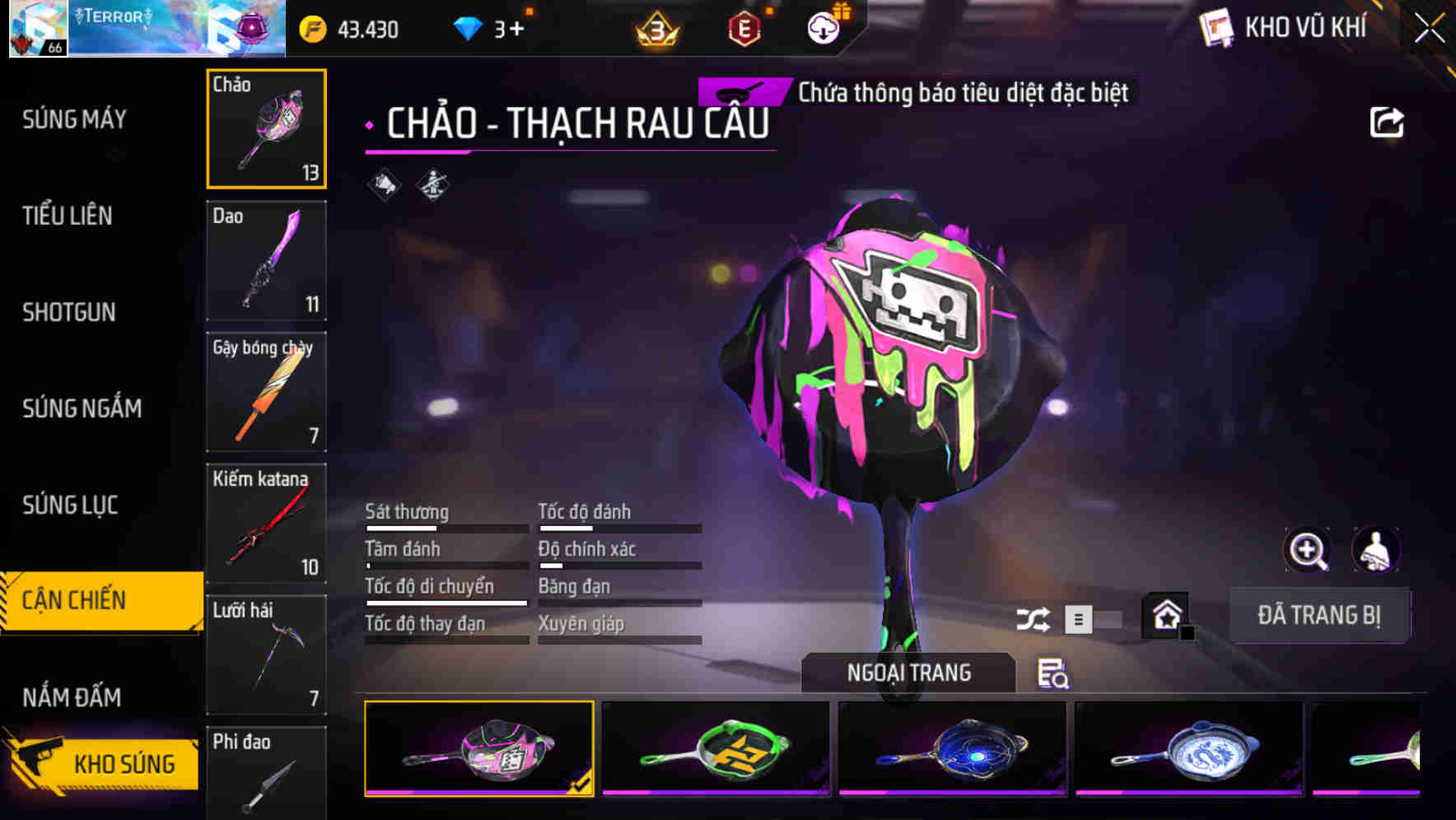
Task: Choose the Kiếm katana weapon thumbnail
Action: coord(266,523)
